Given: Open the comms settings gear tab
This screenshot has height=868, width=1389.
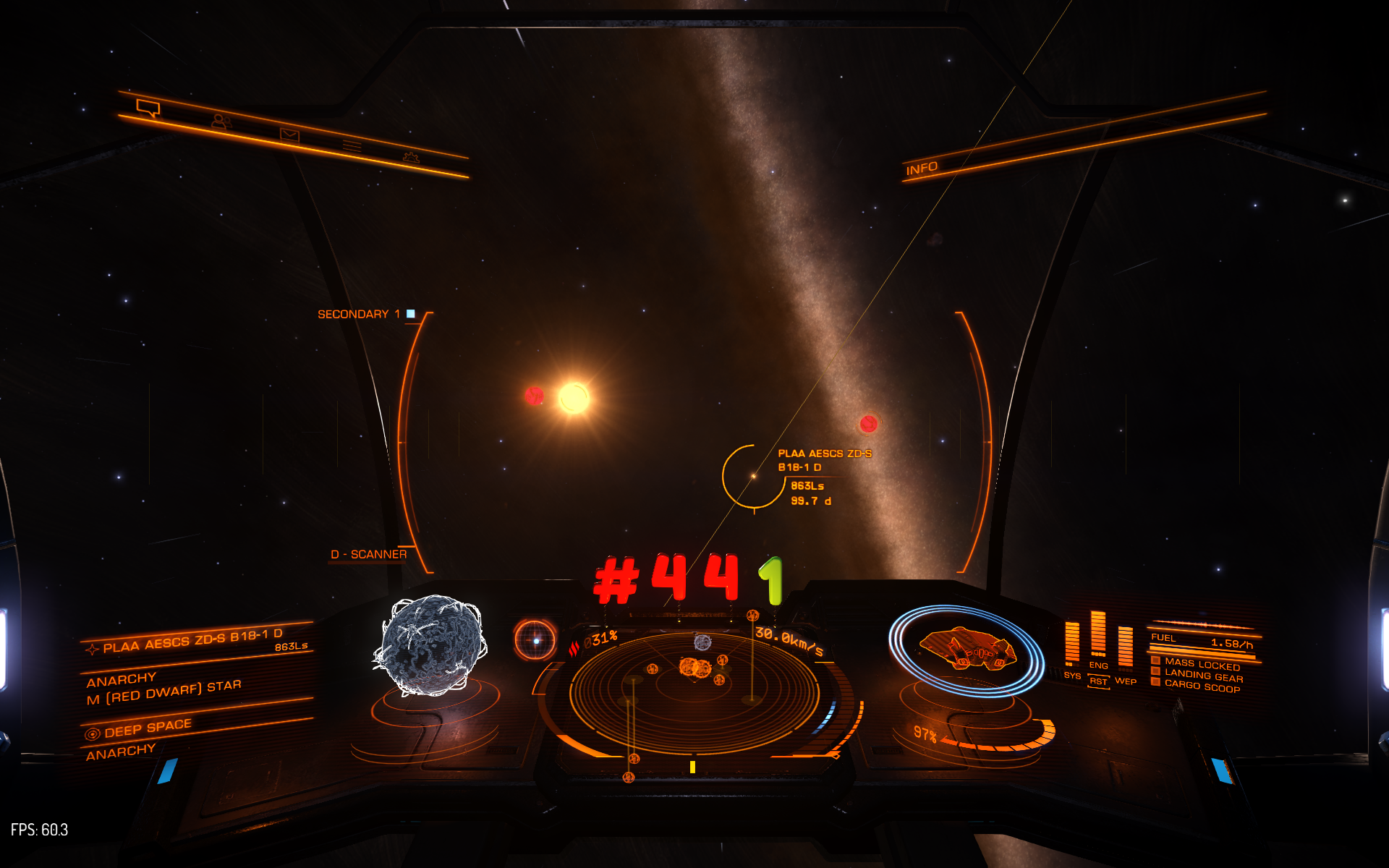Looking at the screenshot, I should (411, 157).
